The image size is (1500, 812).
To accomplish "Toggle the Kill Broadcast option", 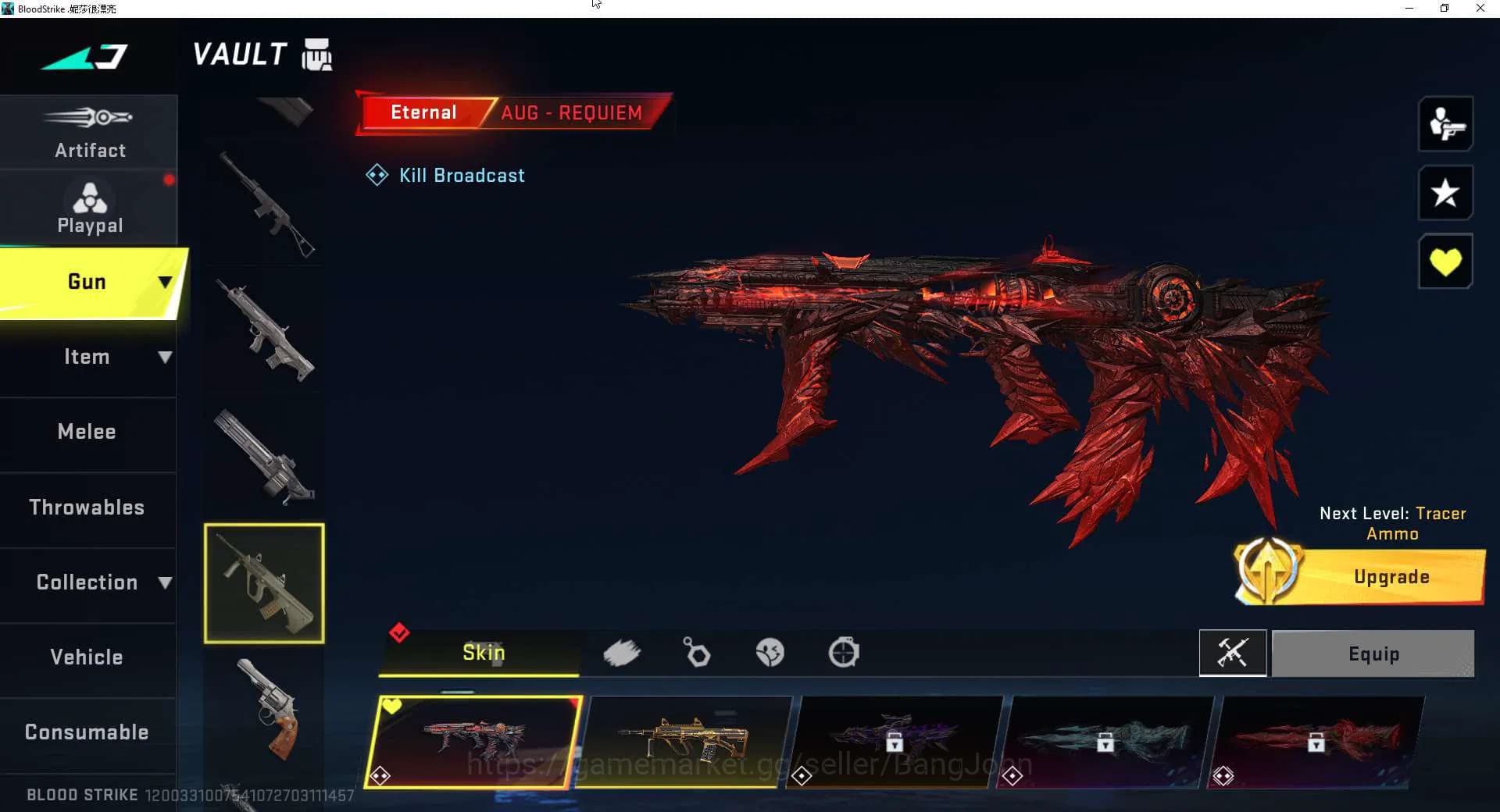I will [x=445, y=175].
